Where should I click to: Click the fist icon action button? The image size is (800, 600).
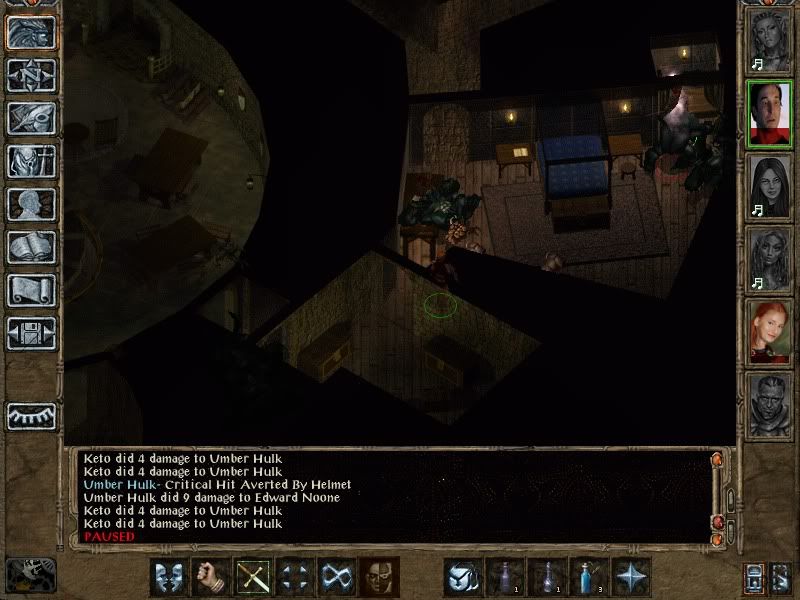(x=211, y=577)
